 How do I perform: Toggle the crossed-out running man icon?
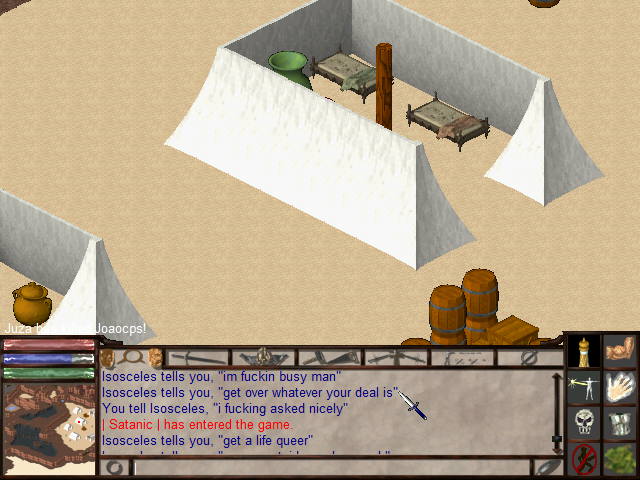click(x=584, y=459)
